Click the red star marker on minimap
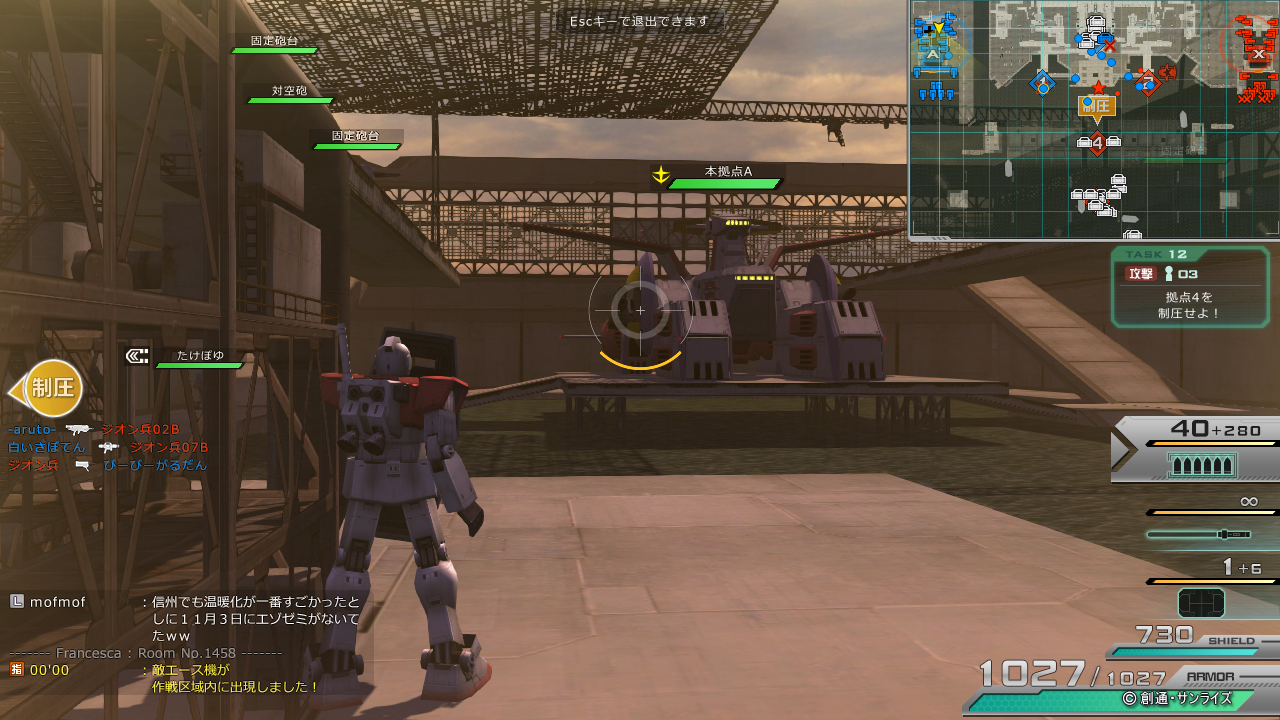This screenshot has height=720, width=1280. (x=1098, y=88)
